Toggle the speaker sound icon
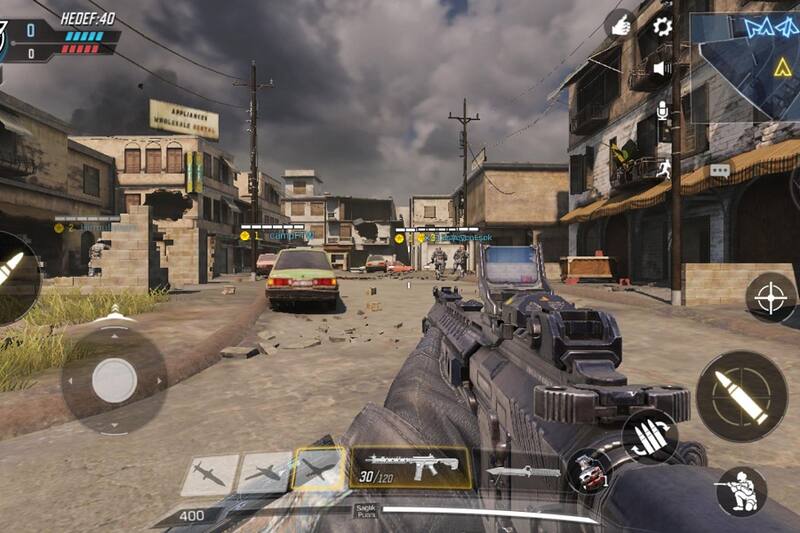The height and width of the screenshot is (533, 800). pos(661,68)
